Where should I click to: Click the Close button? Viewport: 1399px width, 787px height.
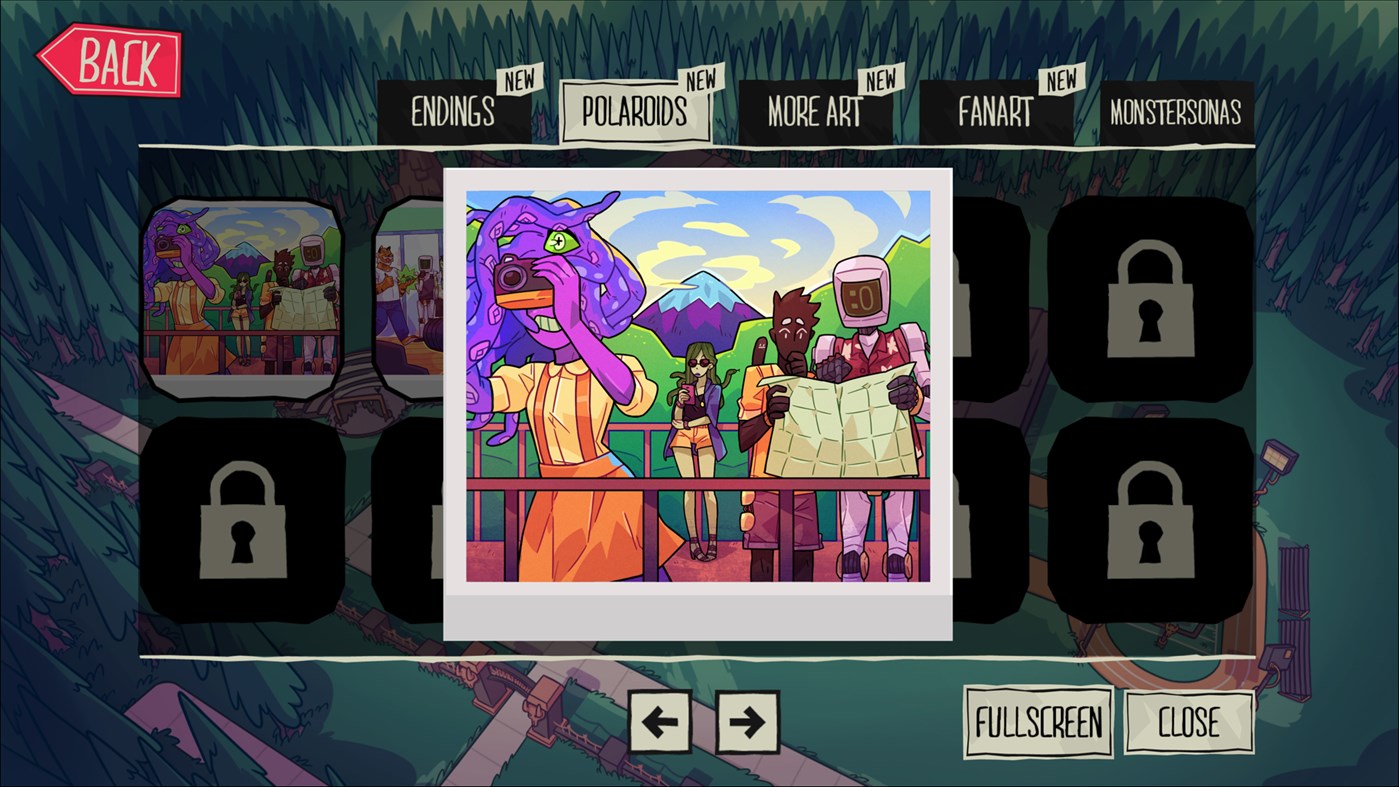coord(1189,723)
